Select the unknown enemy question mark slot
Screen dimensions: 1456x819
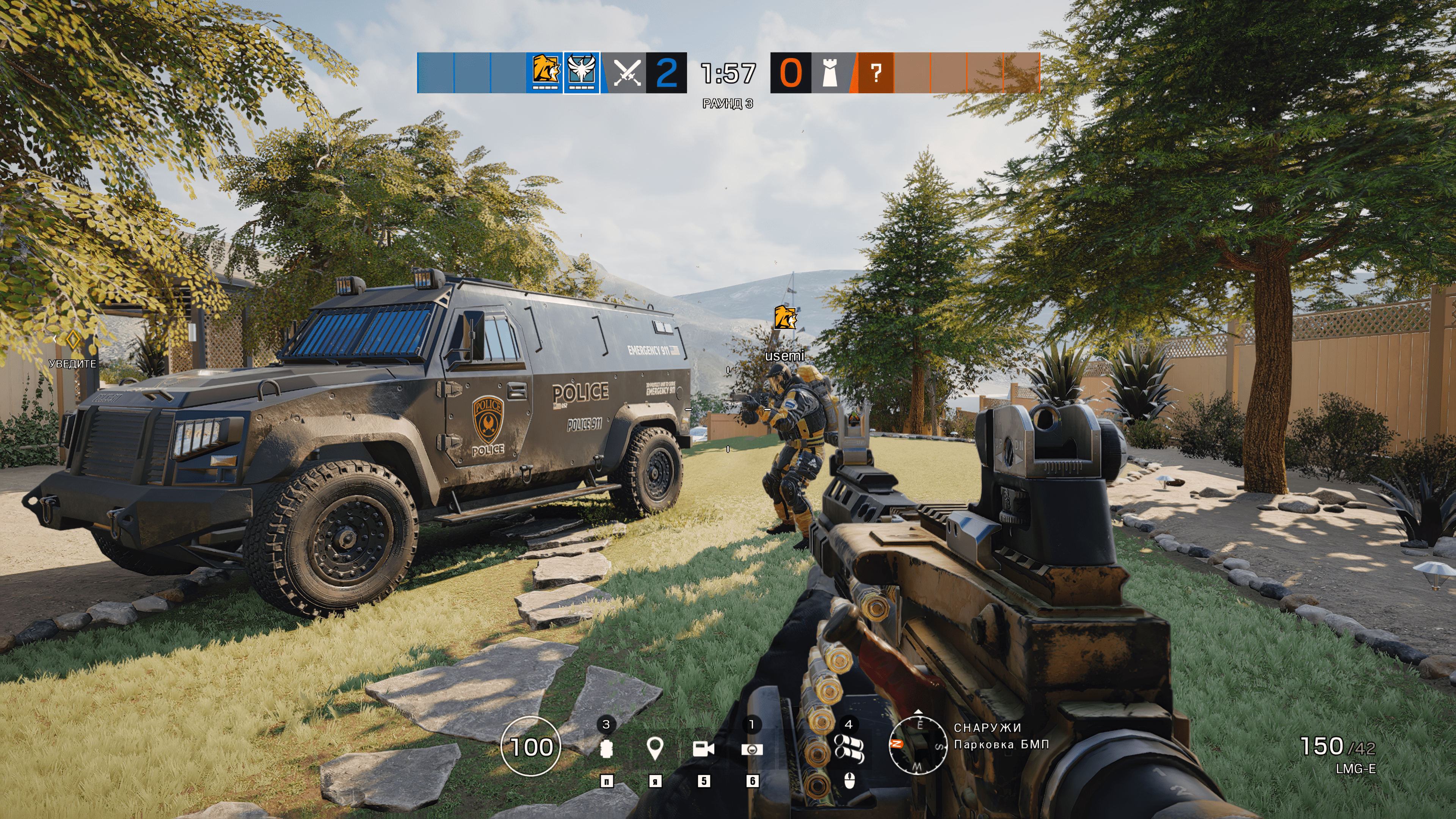click(x=875, y=73)
